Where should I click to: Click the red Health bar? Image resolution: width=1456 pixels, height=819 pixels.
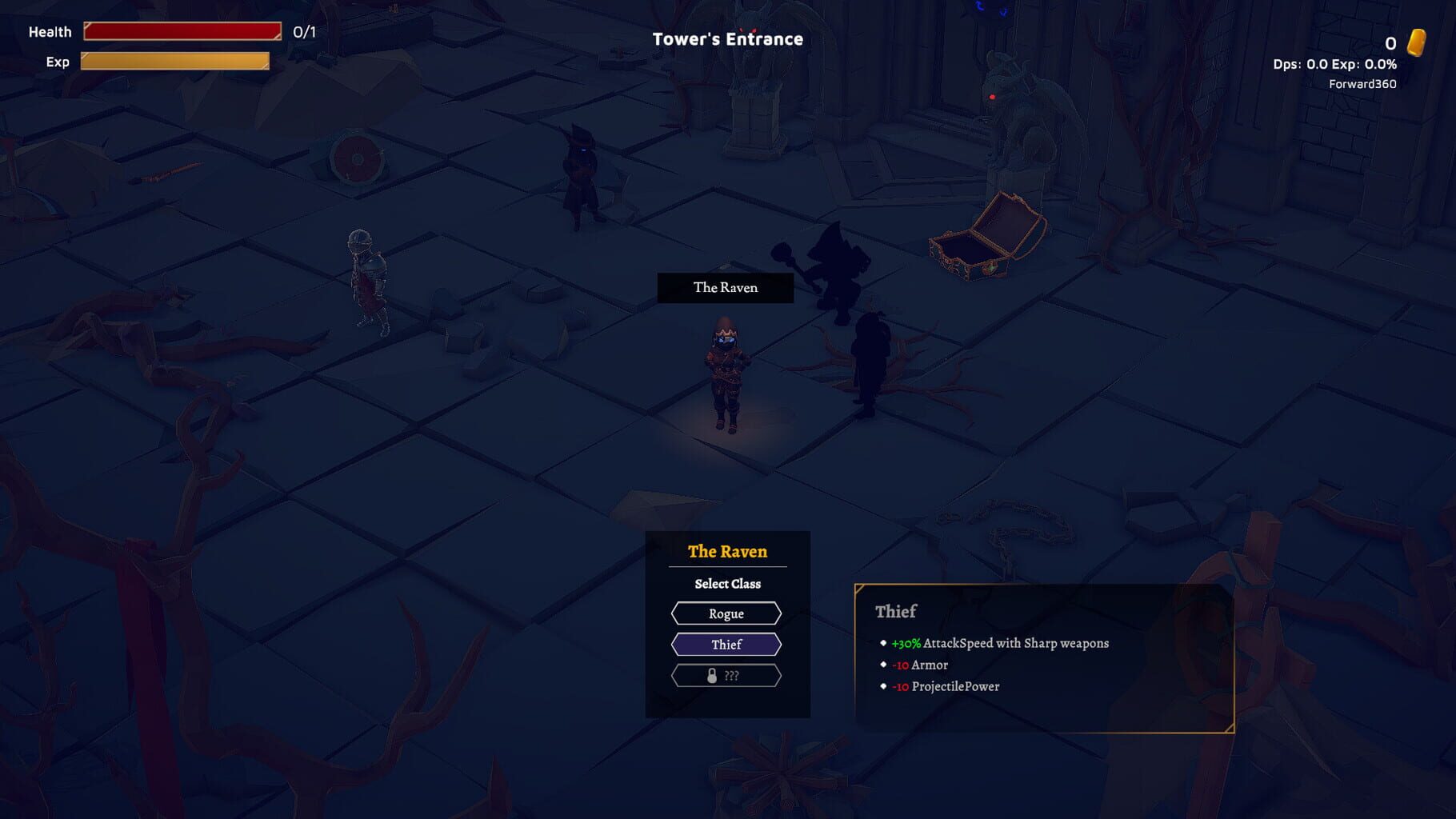[x=182, y=31]
